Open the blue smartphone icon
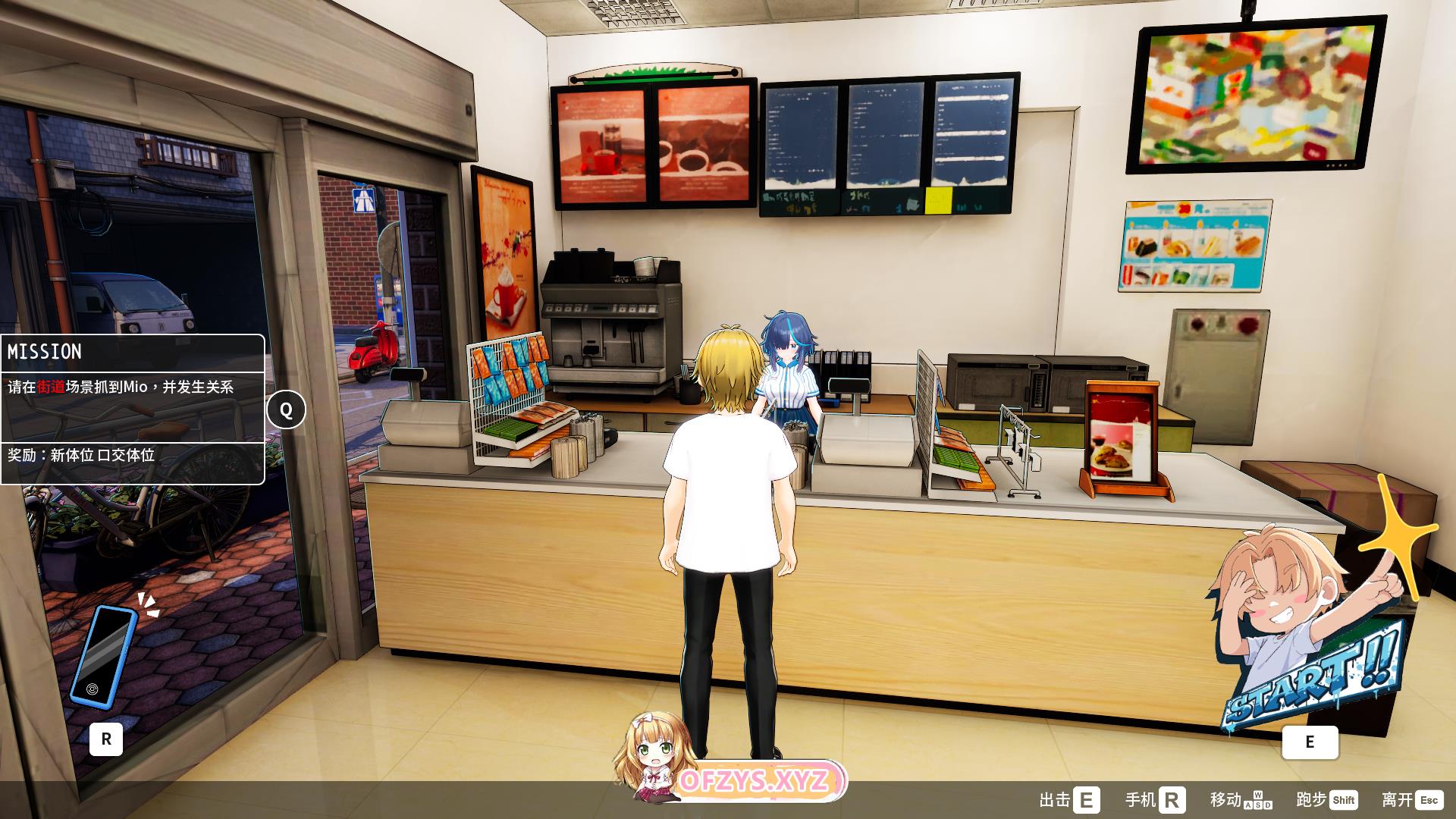 pos(104,656)
